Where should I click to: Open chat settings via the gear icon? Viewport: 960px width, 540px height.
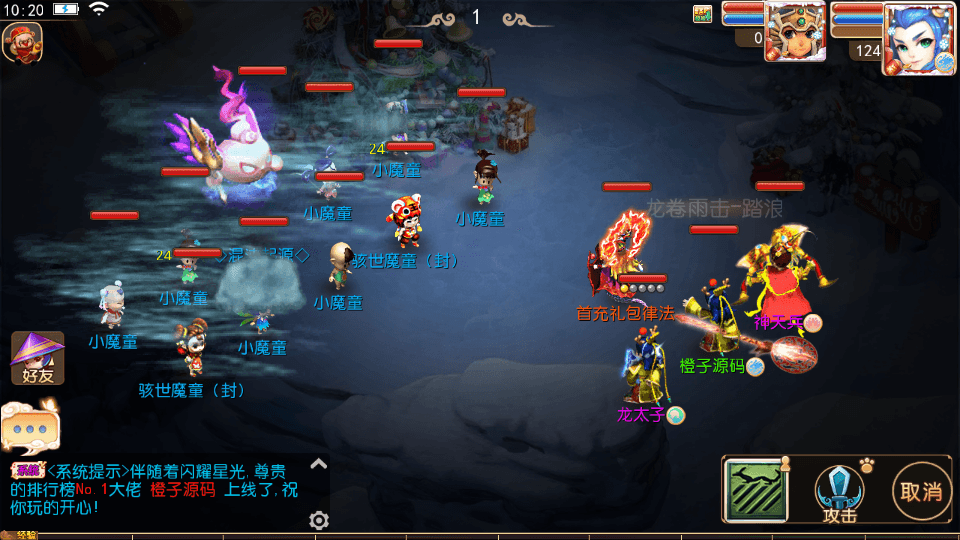point(319,520)
